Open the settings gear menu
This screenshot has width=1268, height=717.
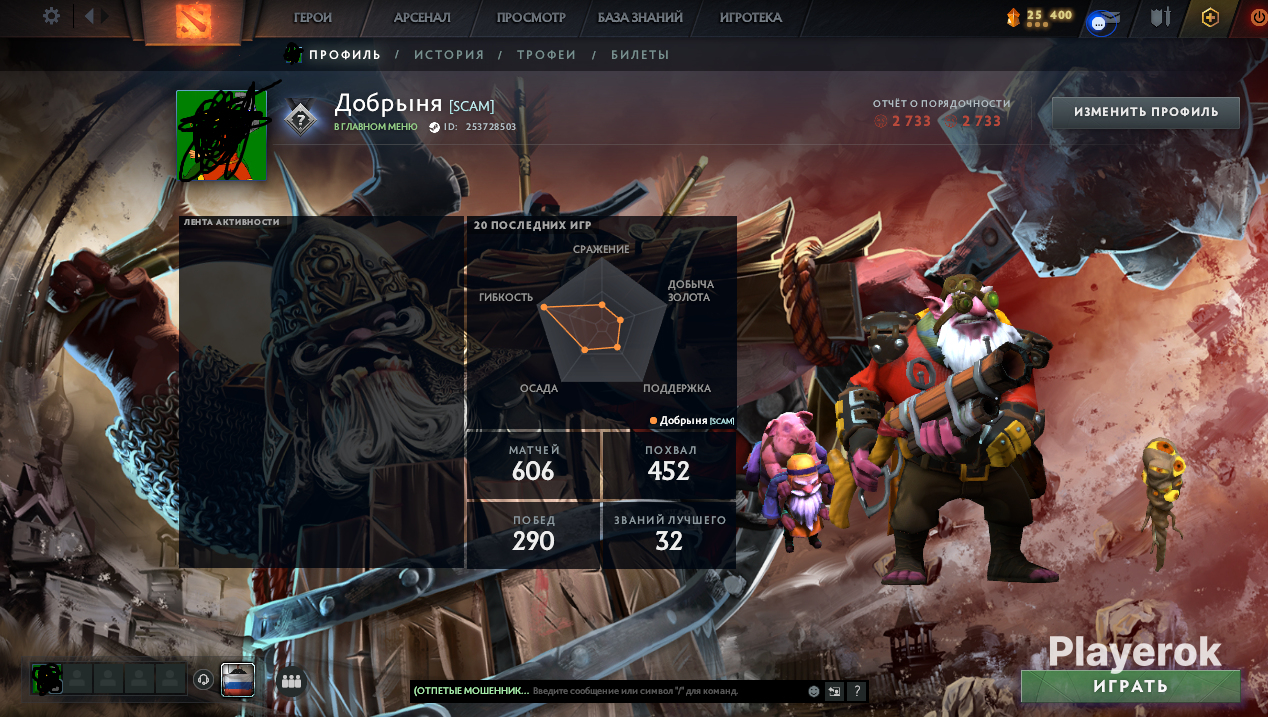[x=52, y=16]
